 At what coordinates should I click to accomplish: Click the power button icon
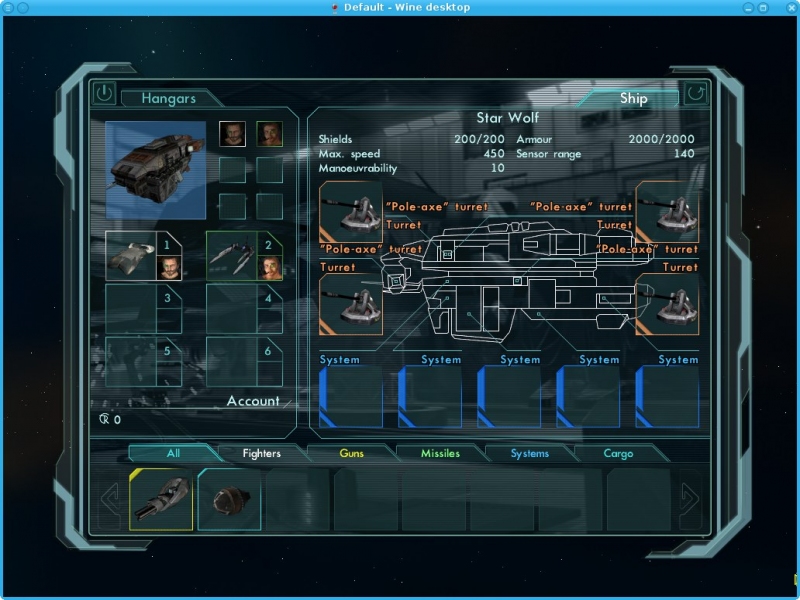[x=105, y=94]
